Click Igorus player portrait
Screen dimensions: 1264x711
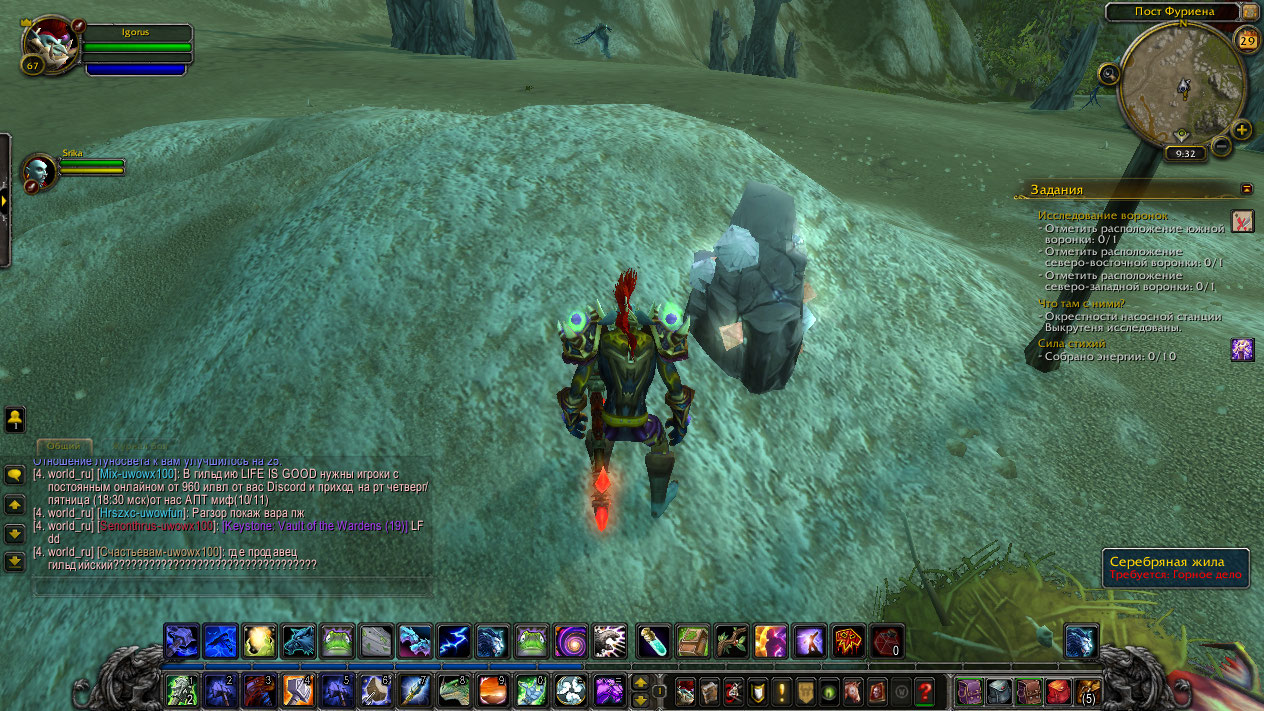pos(50,43)
